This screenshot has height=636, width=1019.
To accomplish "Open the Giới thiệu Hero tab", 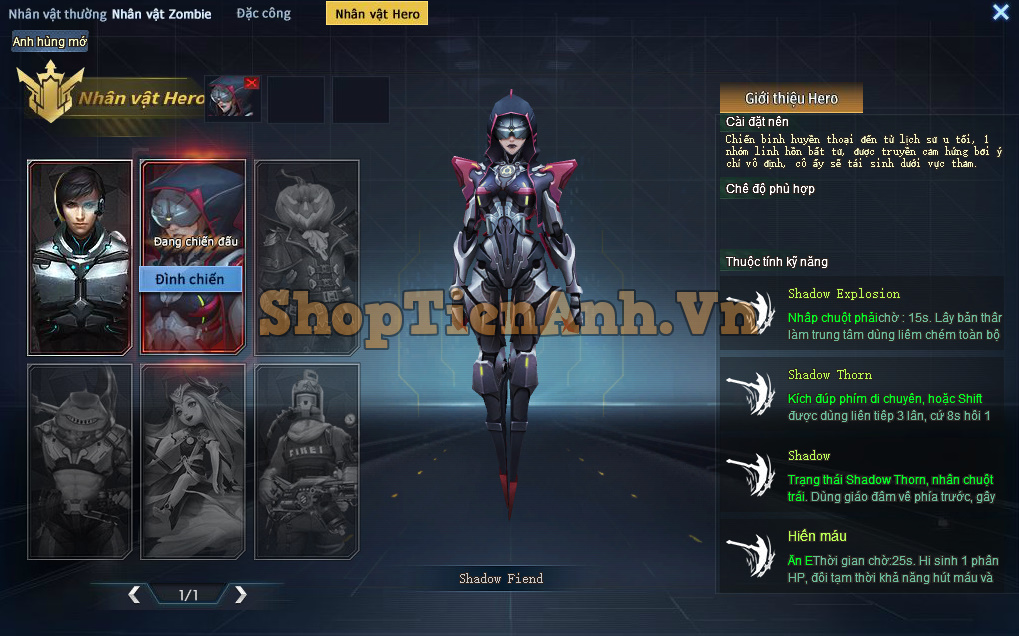I will pyautogui.click(x=791, y=98).
